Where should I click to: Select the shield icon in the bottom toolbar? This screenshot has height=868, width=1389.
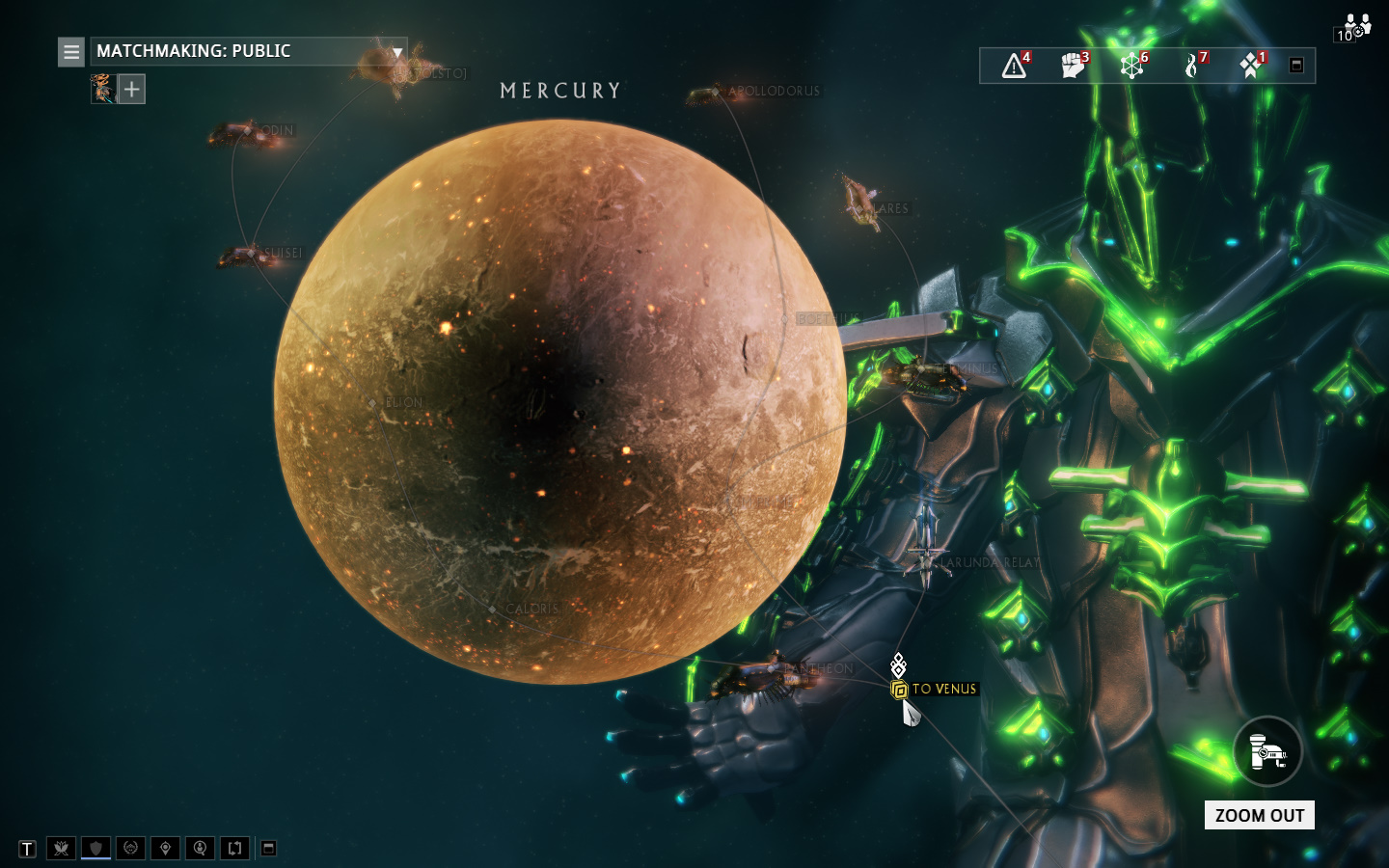click(95, 849)
